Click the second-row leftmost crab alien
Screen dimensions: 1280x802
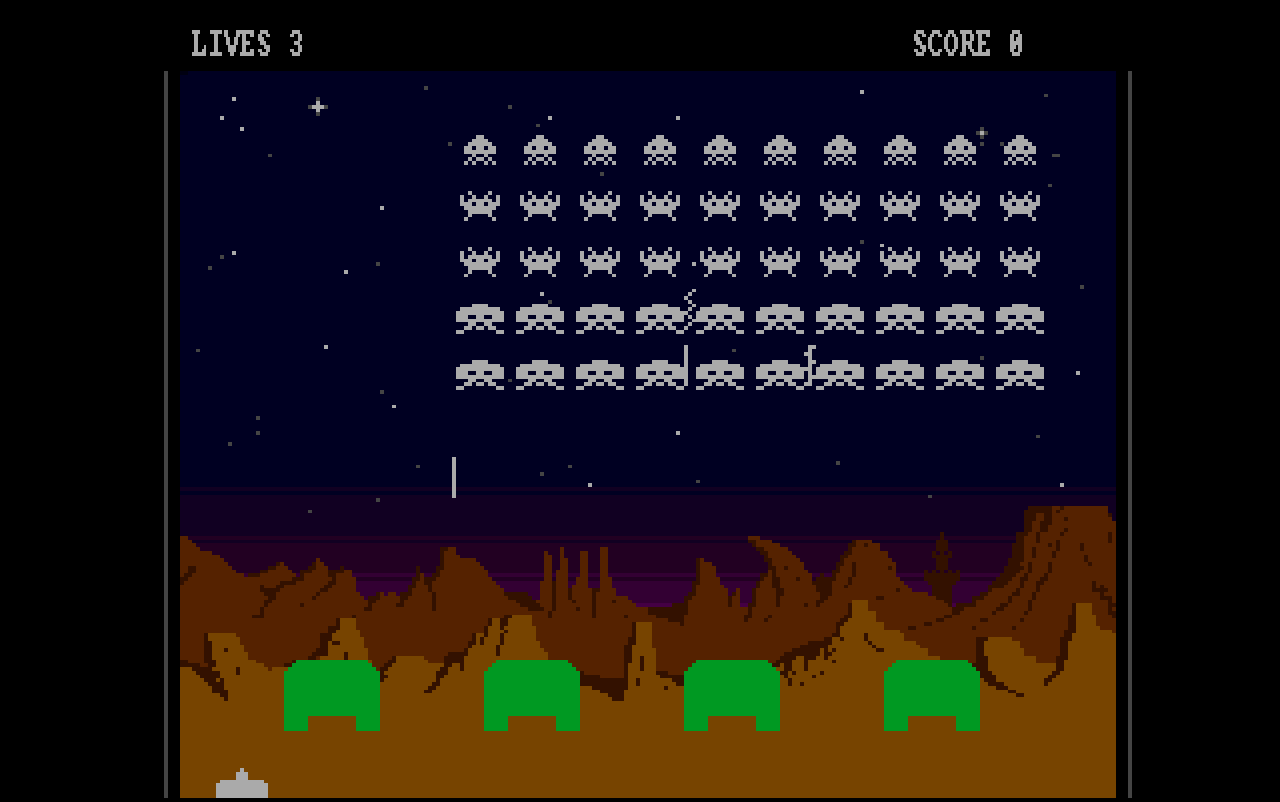(x=481, y=205)
